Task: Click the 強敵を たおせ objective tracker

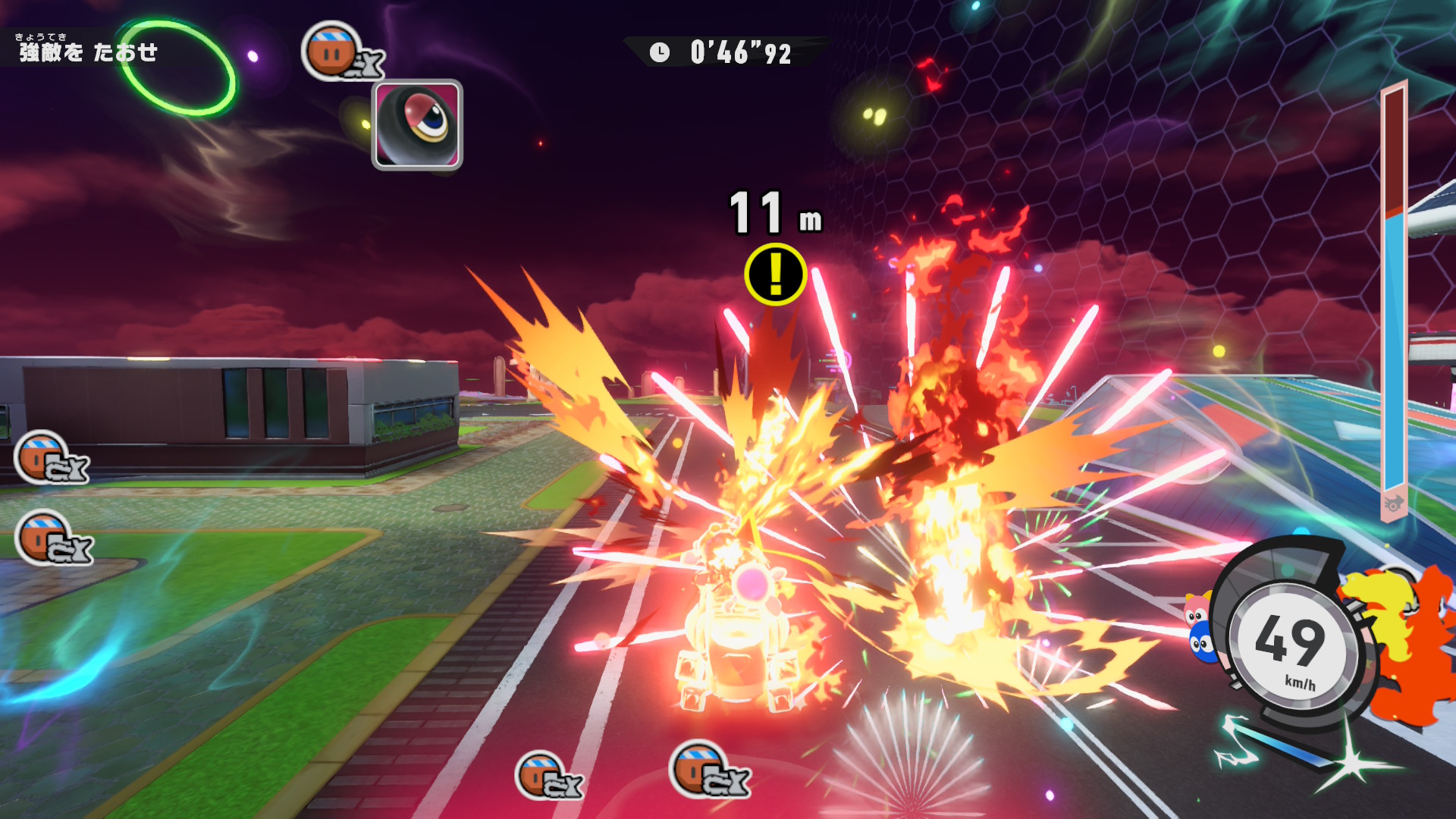Action: click(x=88, y=51)
